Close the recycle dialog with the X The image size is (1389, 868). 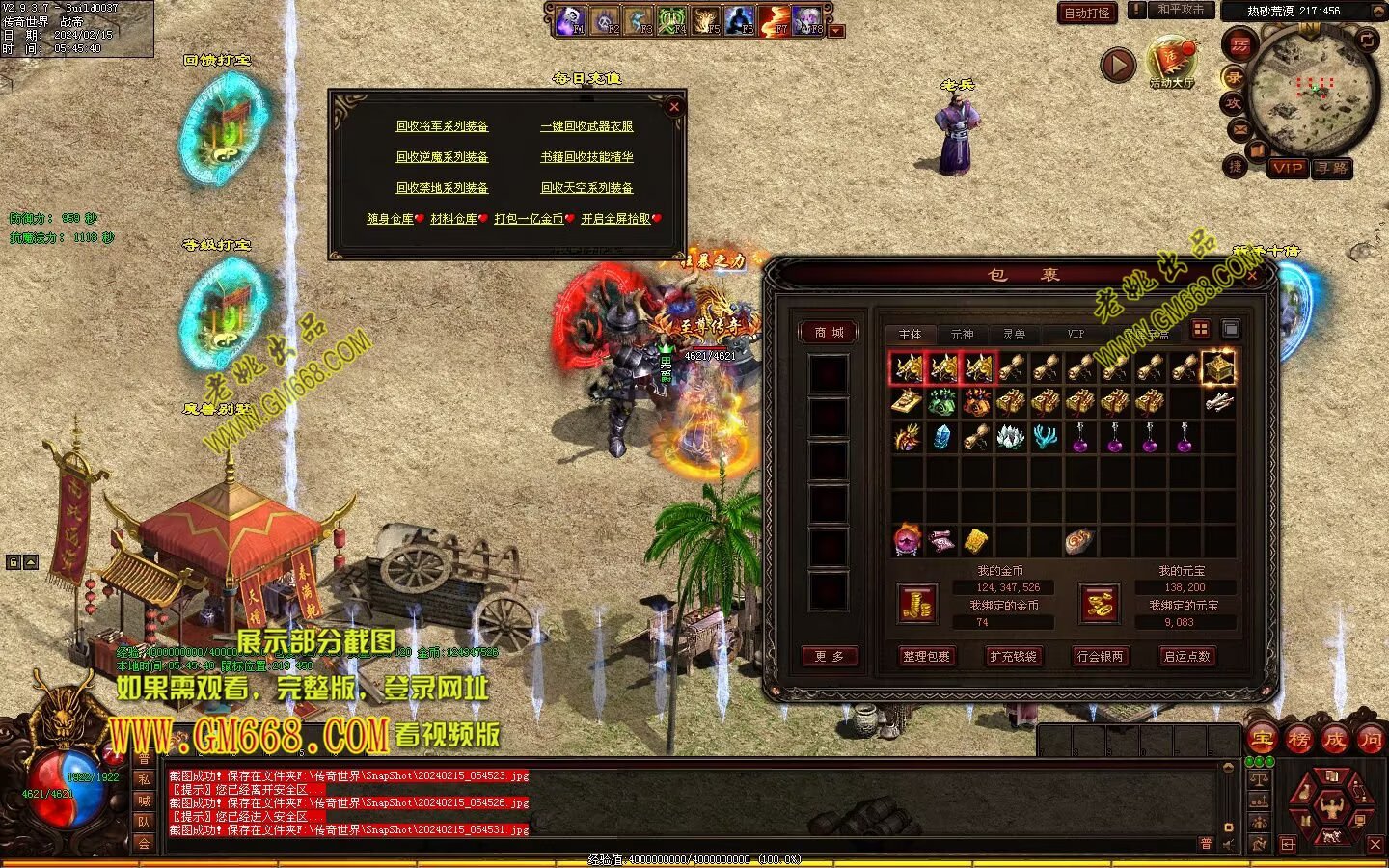click(x=674, y=107)
